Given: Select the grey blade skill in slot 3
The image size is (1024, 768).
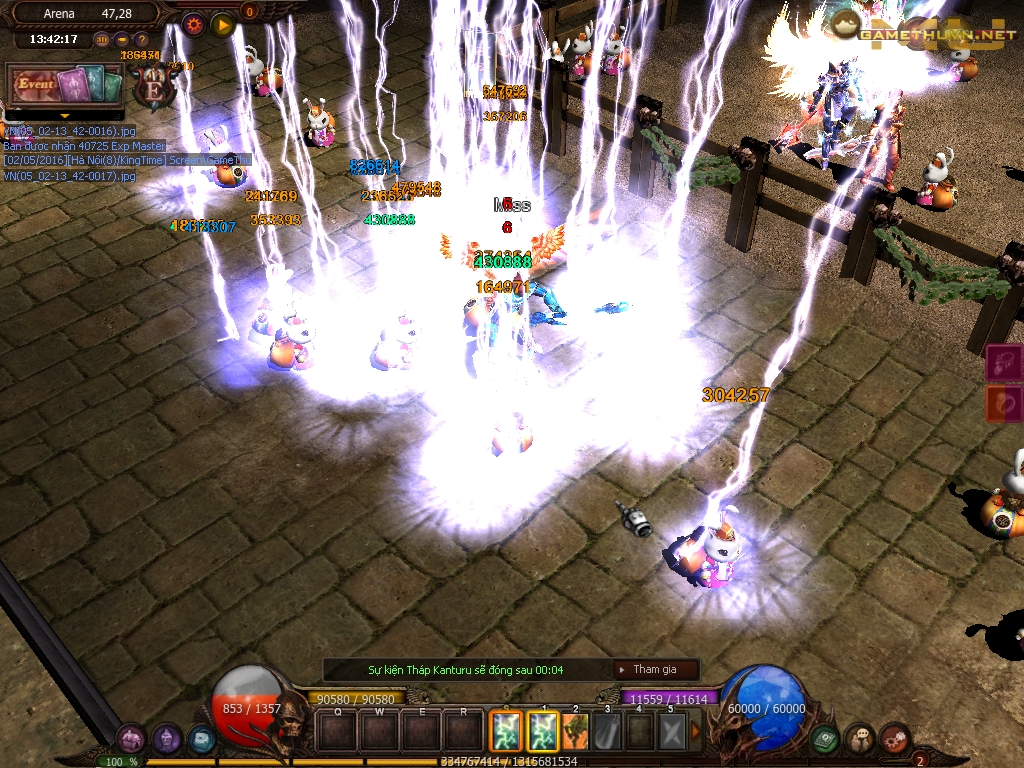Looking at the screenshot, I should point(607,731).
